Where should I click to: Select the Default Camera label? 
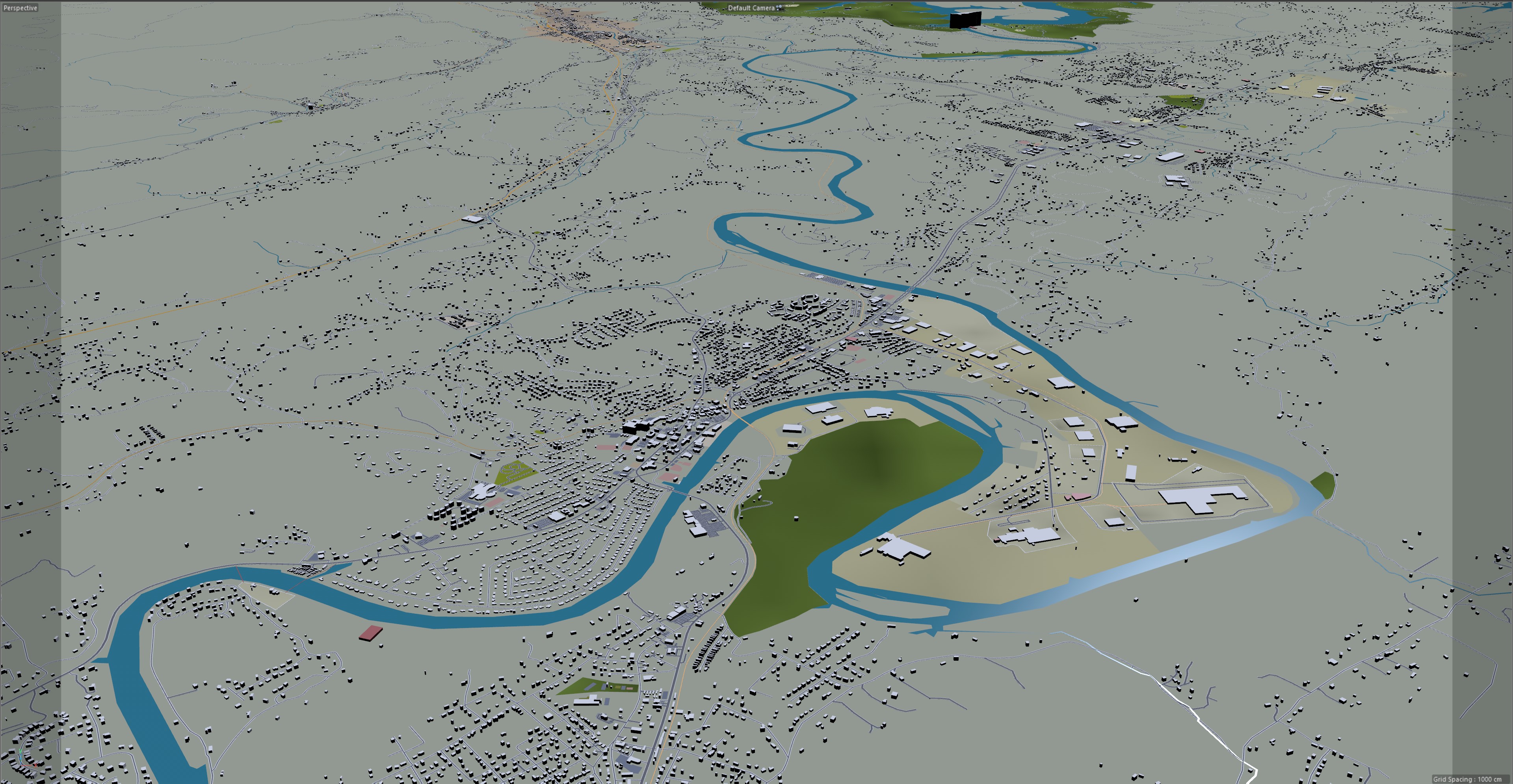751,7
